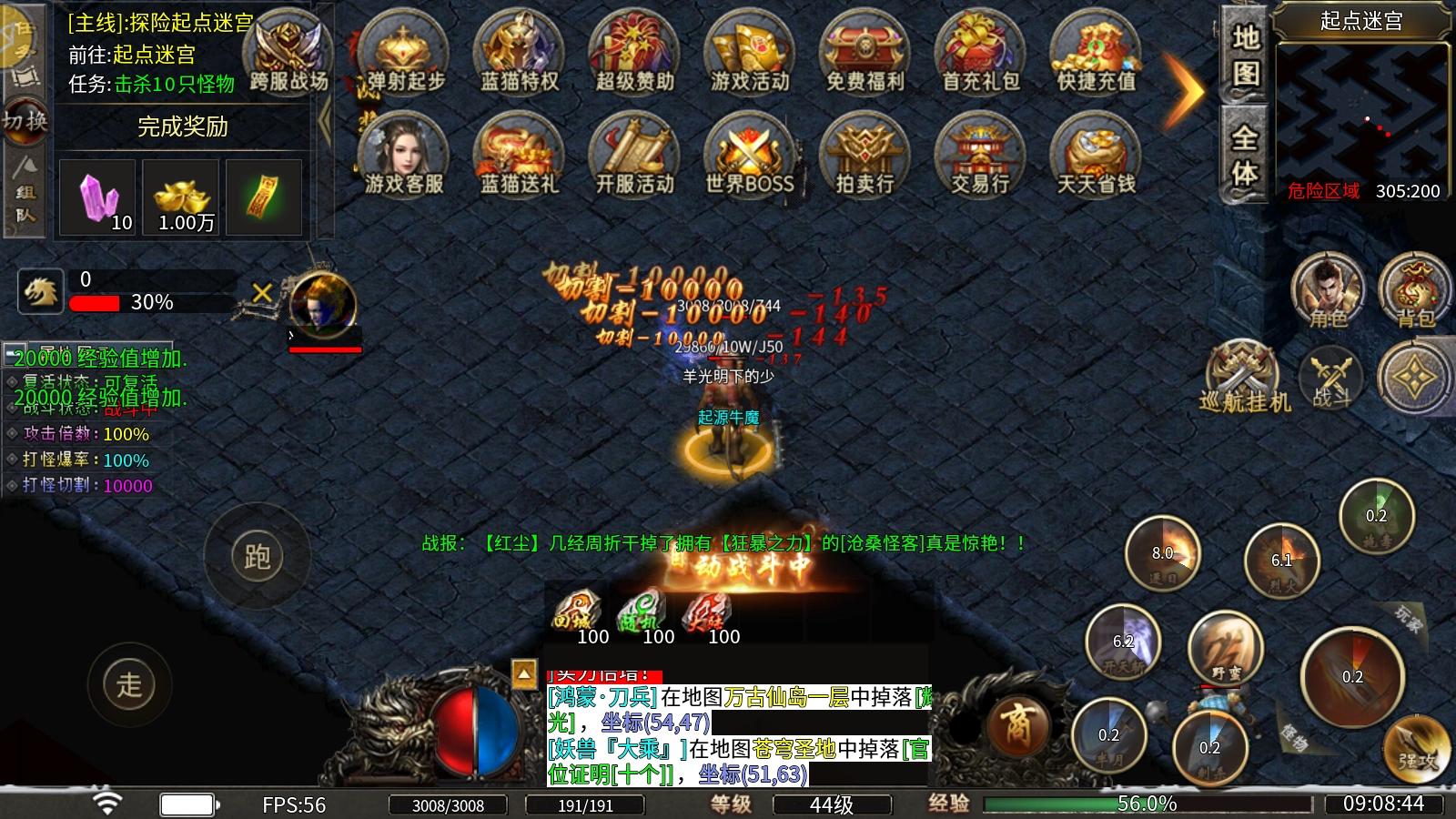Screen dimensions: 1456x819
Task: Switch movement to 走 walk mode
Action: pyautogui.click(x=129, y=684)
